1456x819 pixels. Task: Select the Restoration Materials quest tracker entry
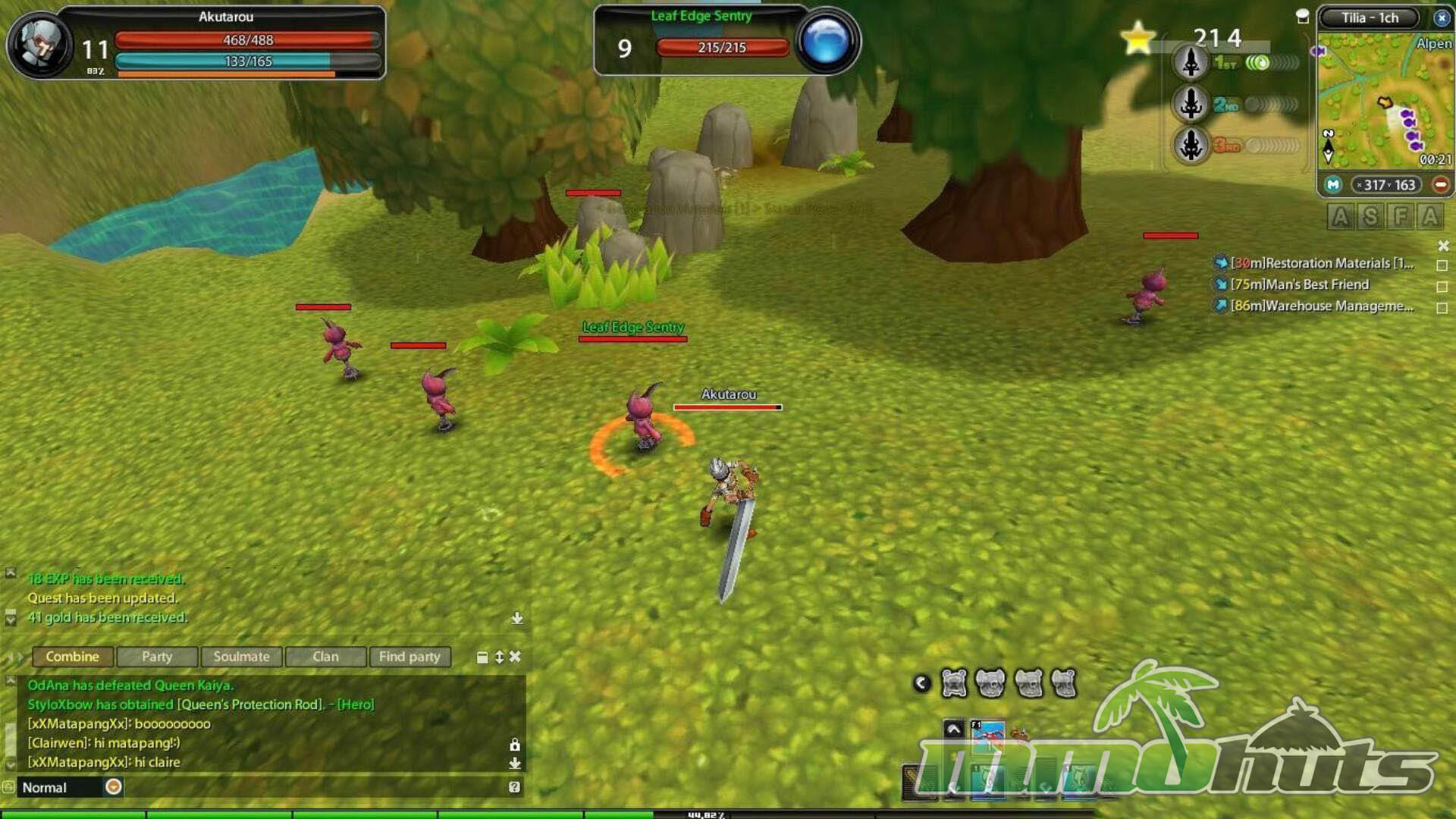point(1322,263)
